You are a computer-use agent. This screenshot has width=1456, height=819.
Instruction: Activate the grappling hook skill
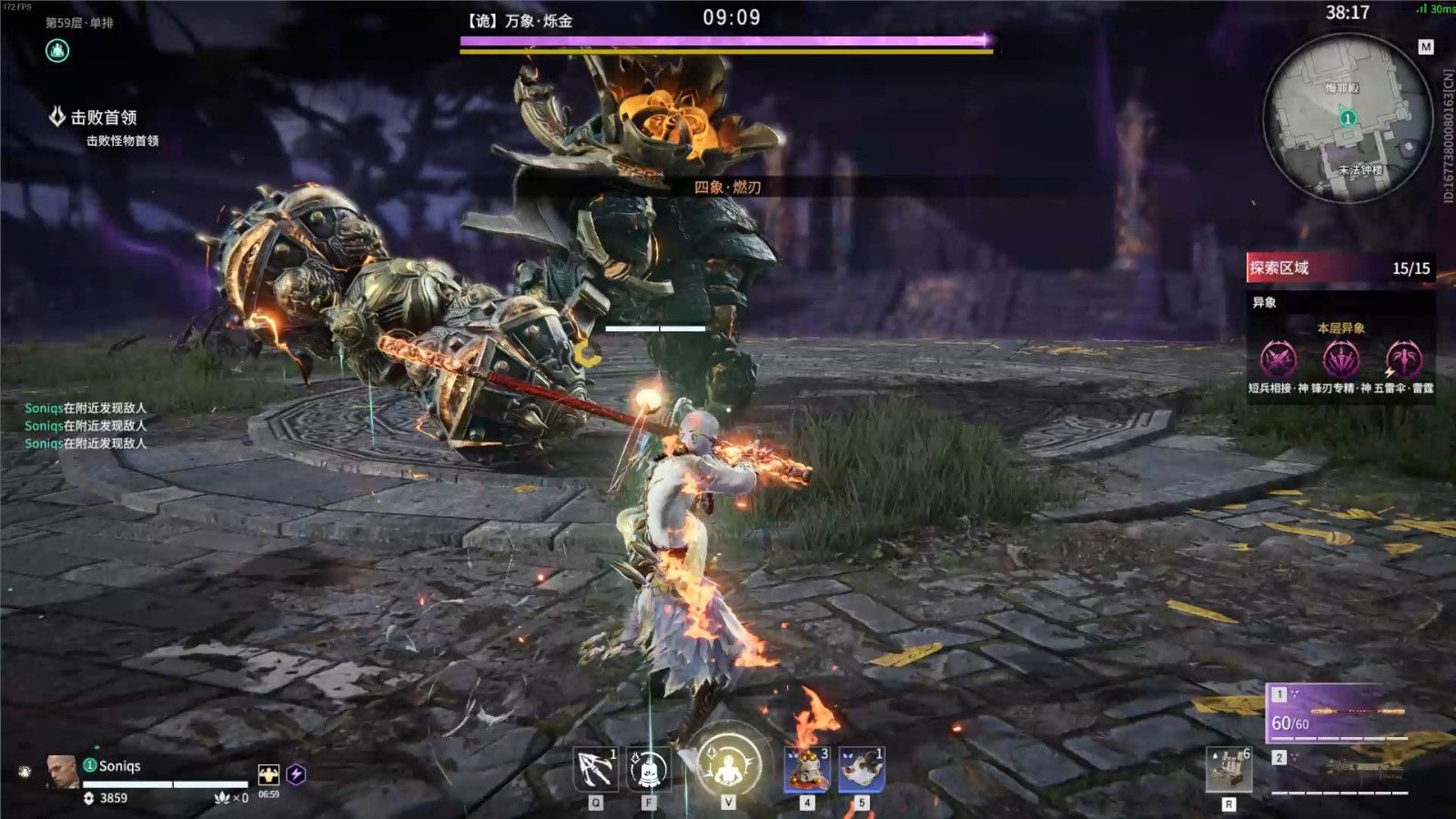coord(594,769)
